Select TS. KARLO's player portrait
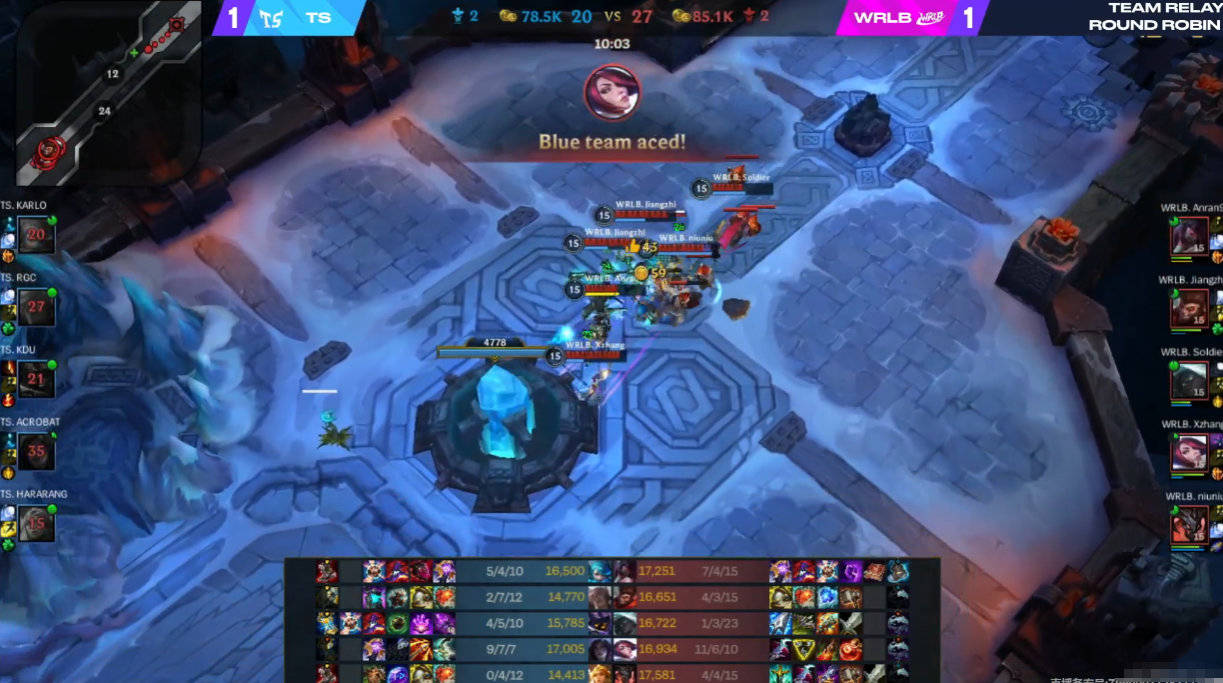1223x683 pixels. click(36, 236)
